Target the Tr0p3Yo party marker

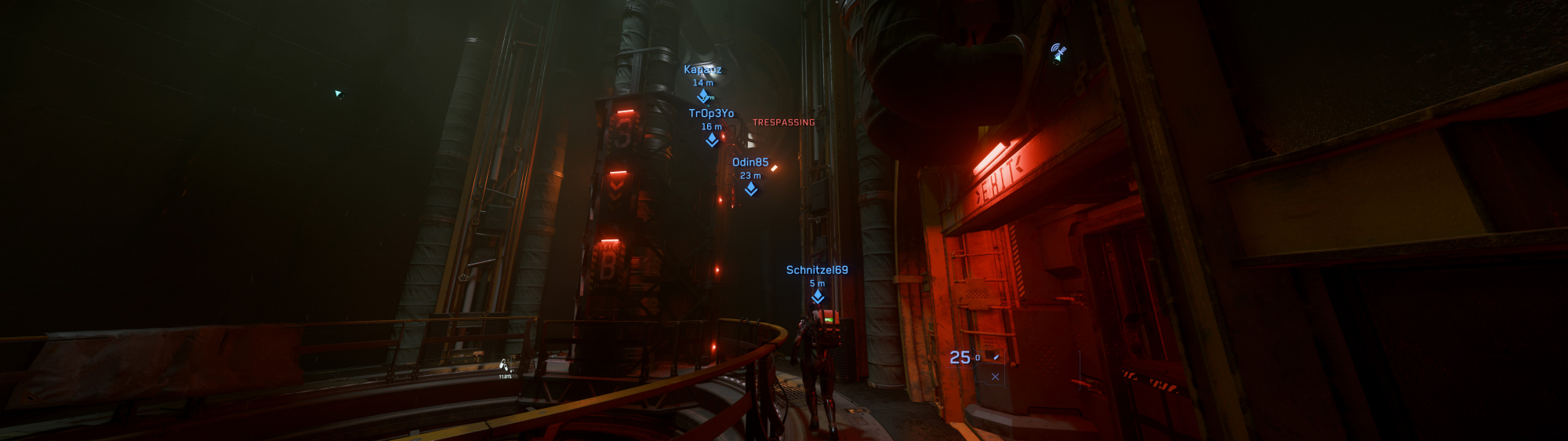point(712,140)
